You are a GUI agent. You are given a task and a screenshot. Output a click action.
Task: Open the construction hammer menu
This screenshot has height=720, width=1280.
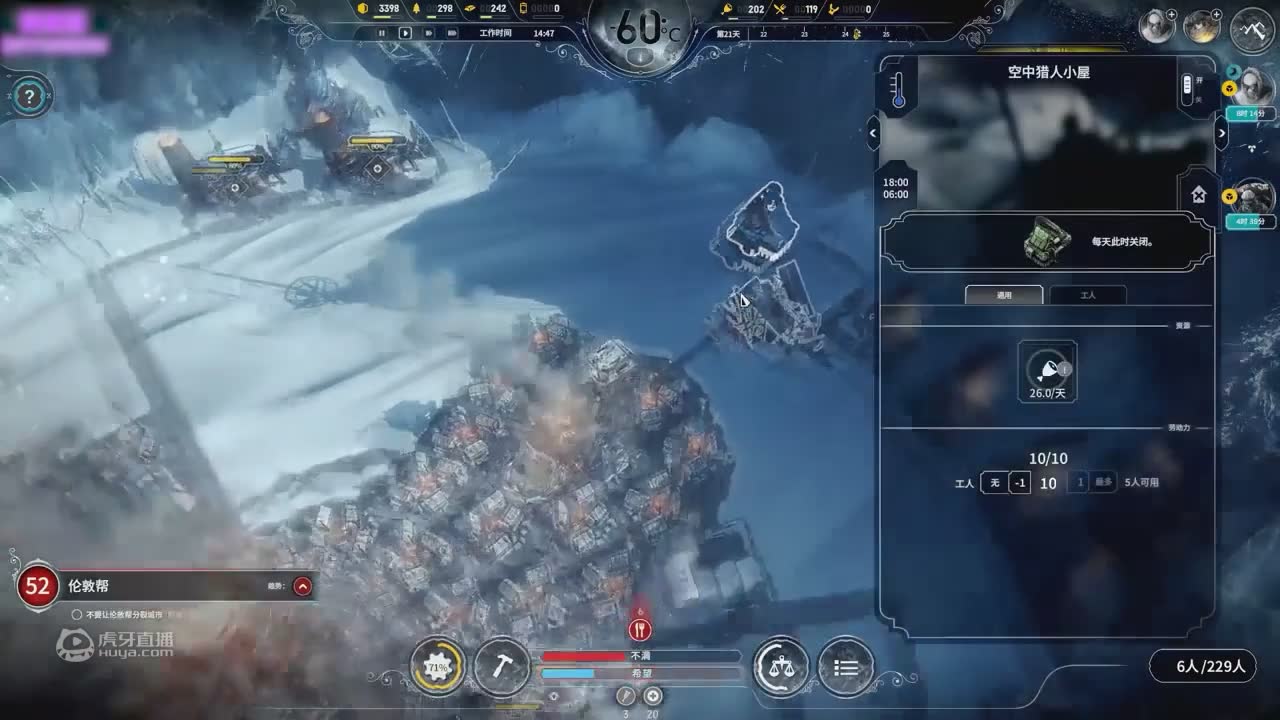point(501,667)
